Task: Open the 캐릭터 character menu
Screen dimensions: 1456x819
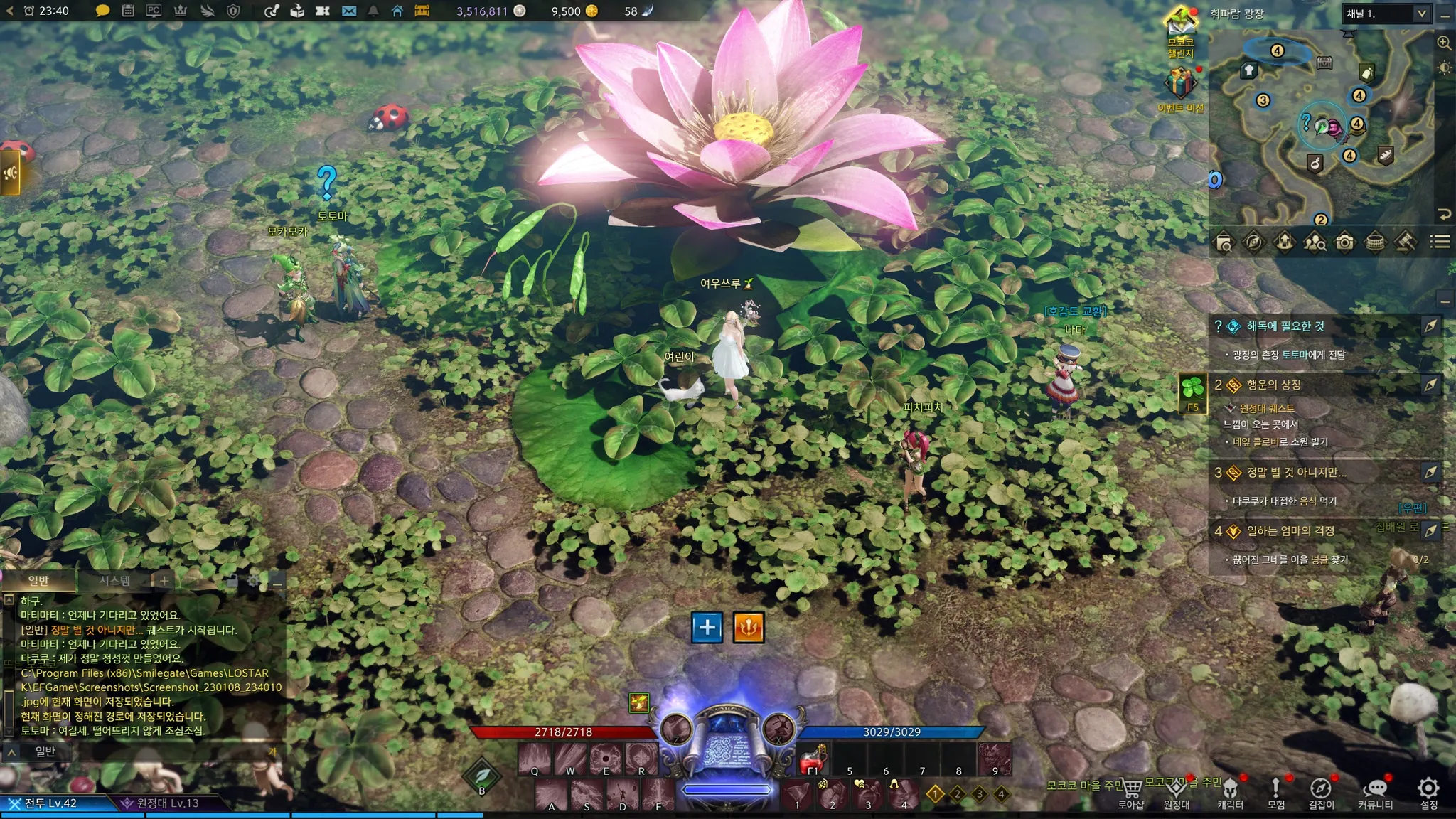Action: [1230, 792]
